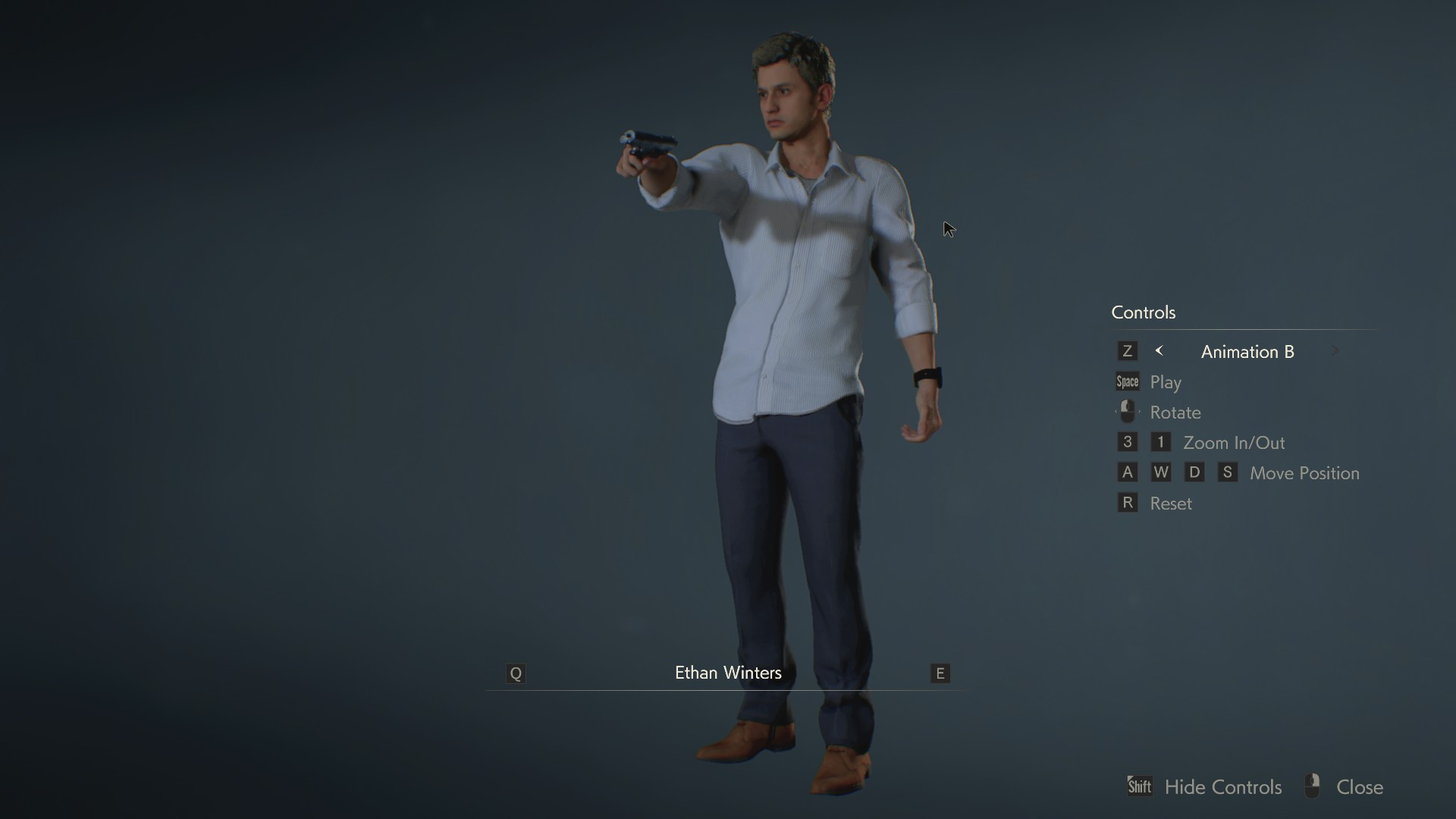The height and width of the screenshot is (819, 1456).
Task: Open the next animation with the right chevron
Action: 1335,350
